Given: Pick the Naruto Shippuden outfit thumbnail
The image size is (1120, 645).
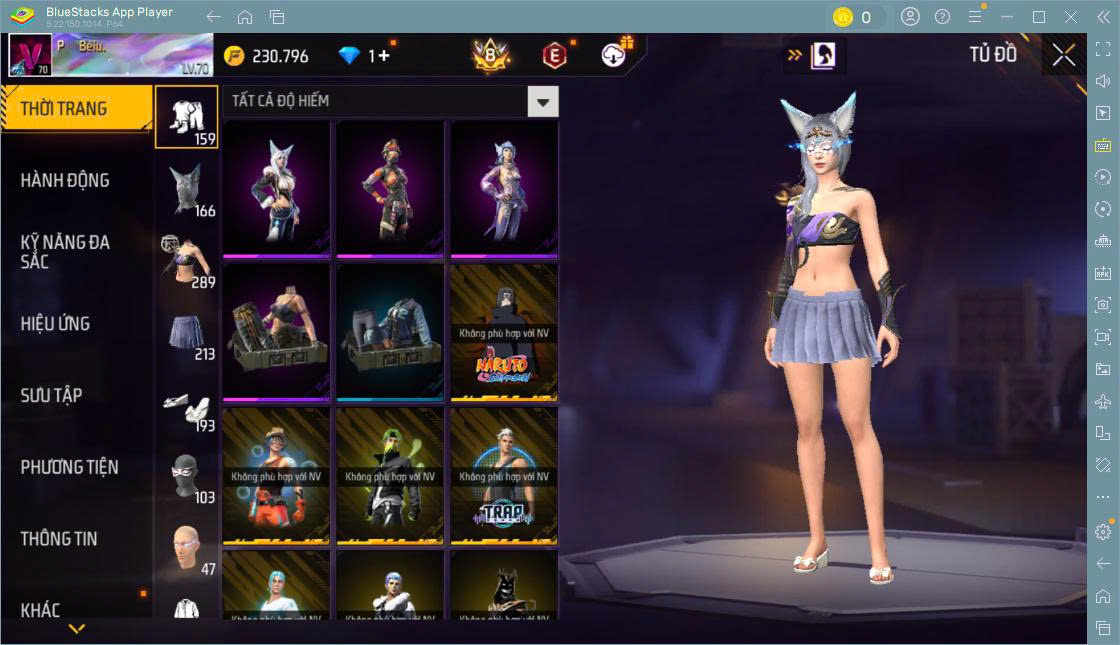Looking at the screenshot, I should click(x=504, y=331).
